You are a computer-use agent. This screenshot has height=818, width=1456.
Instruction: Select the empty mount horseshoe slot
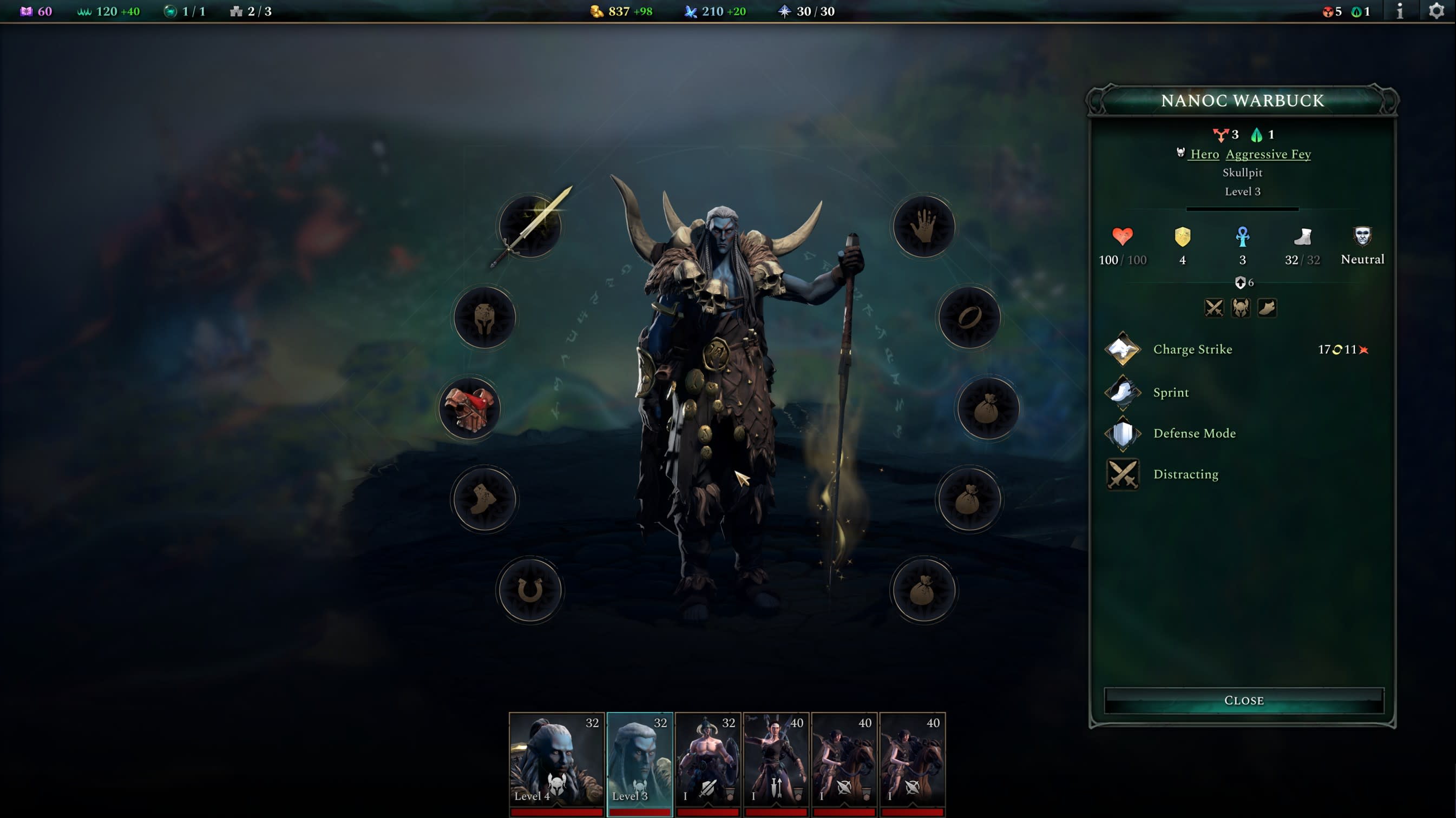coord(529,590)
